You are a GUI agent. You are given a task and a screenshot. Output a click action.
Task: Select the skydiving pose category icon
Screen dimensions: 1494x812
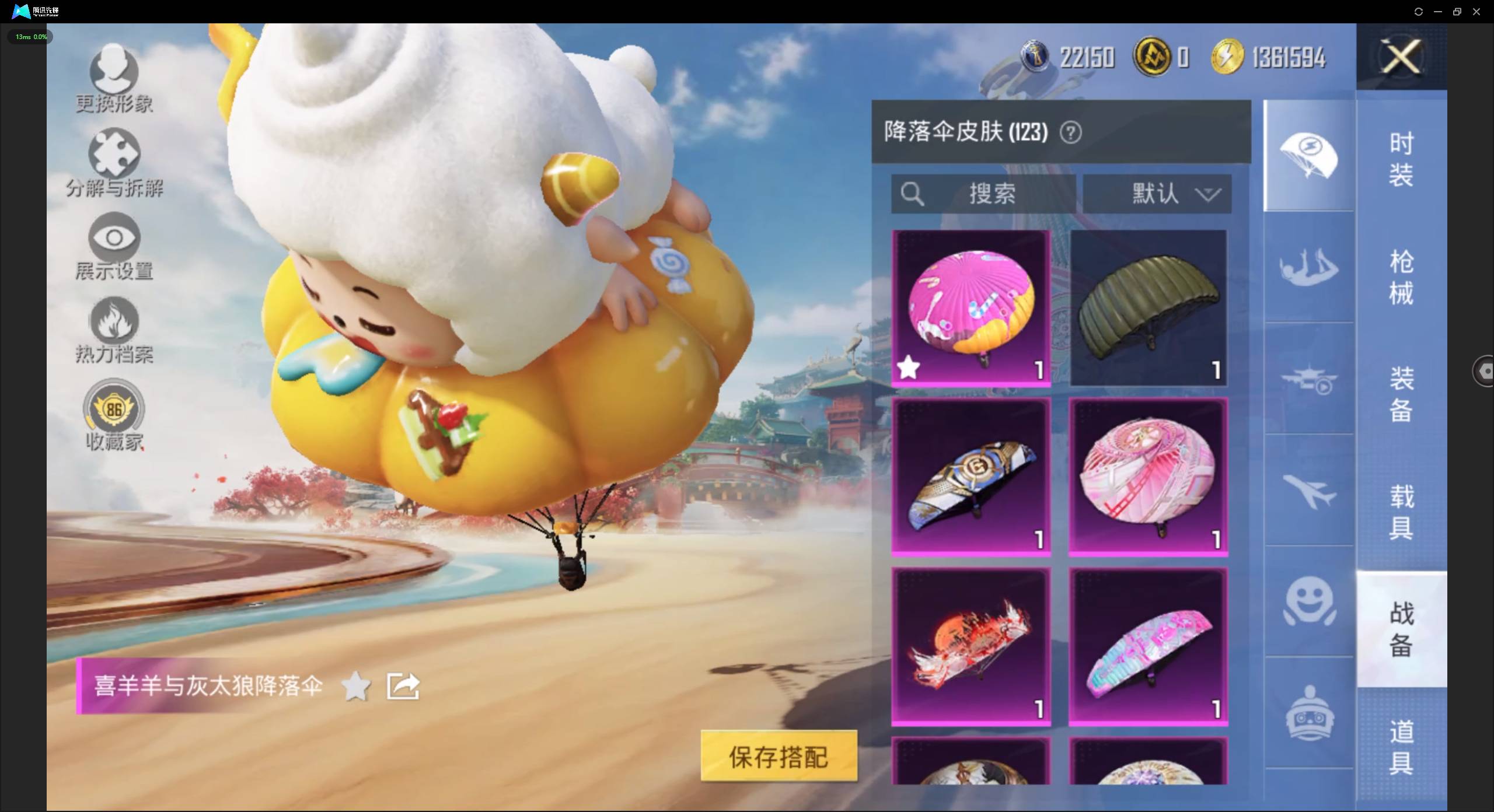[x=1309, y=268]
